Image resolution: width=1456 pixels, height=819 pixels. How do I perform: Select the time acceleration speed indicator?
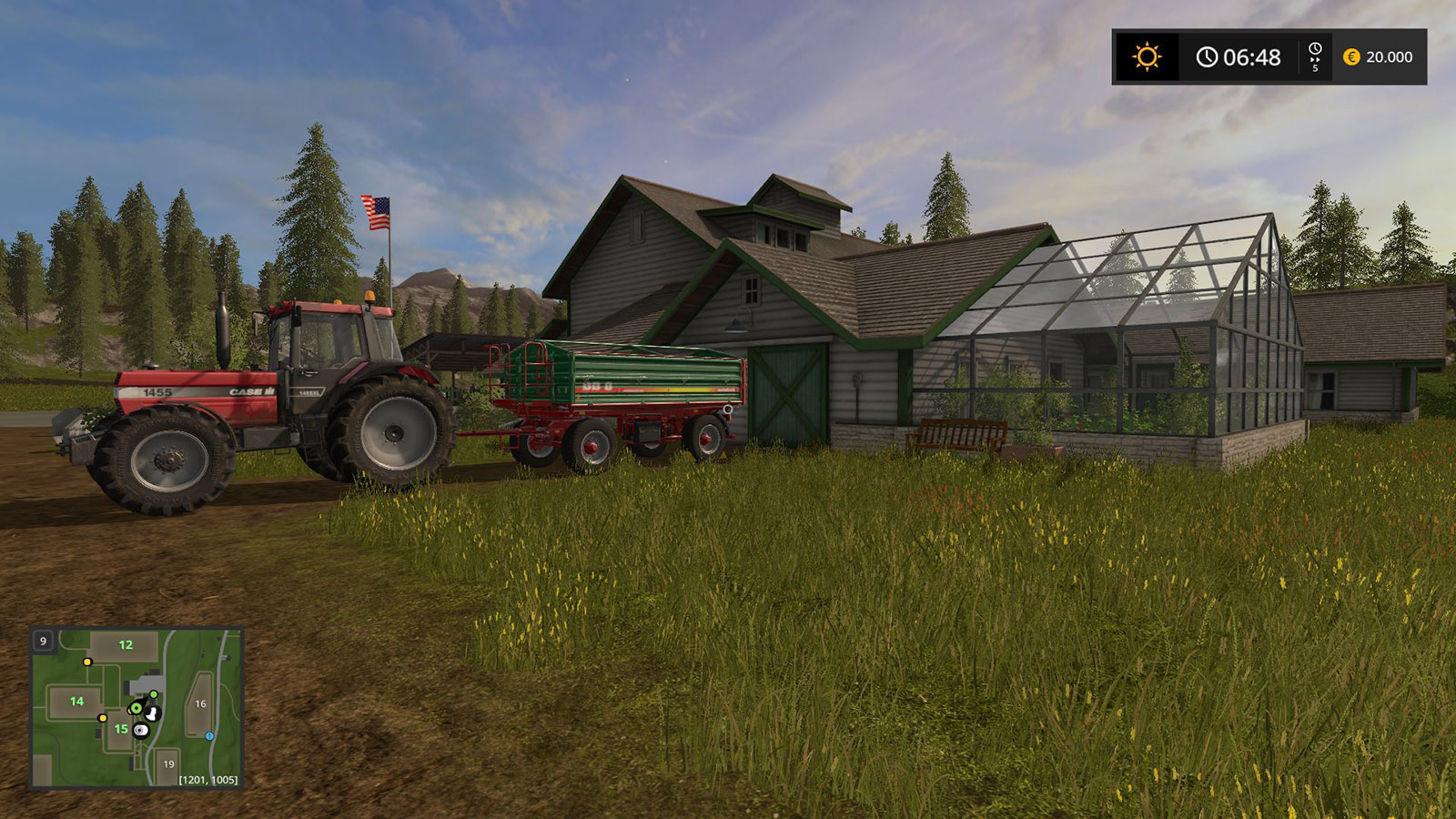point(1315,56)
